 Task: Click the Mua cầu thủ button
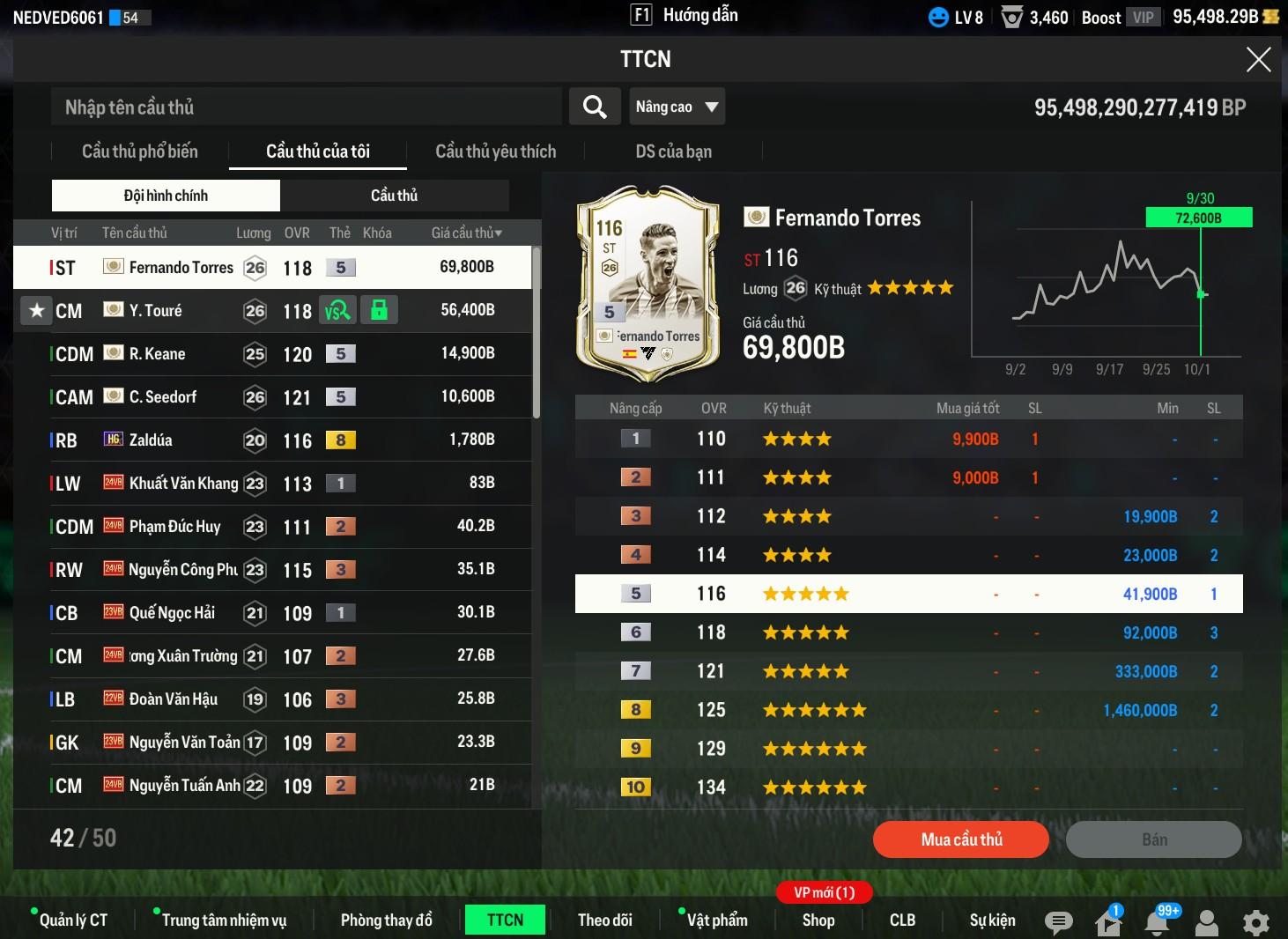960,839
